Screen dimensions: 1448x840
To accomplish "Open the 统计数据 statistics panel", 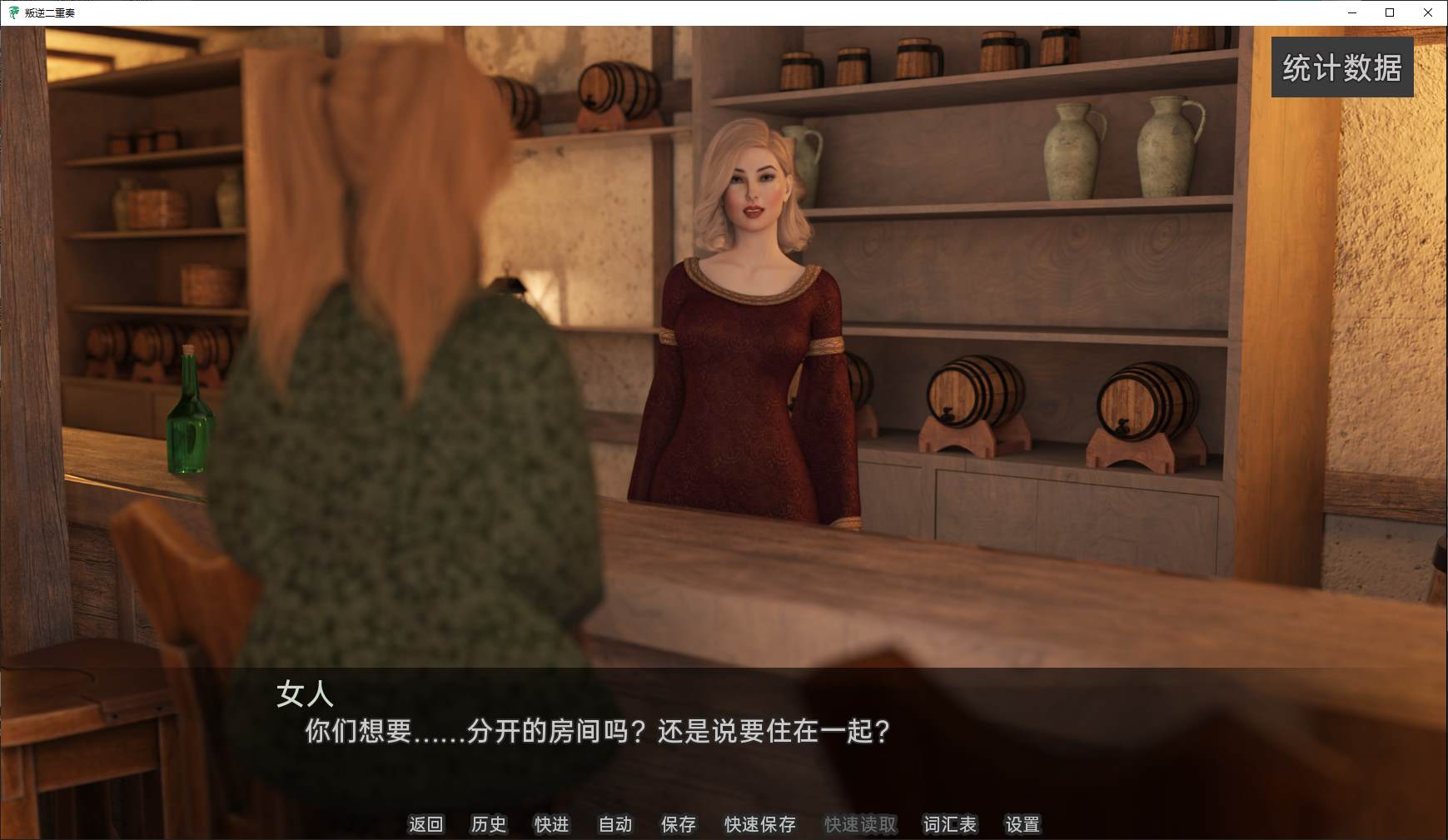I will tap(1341, 67).
